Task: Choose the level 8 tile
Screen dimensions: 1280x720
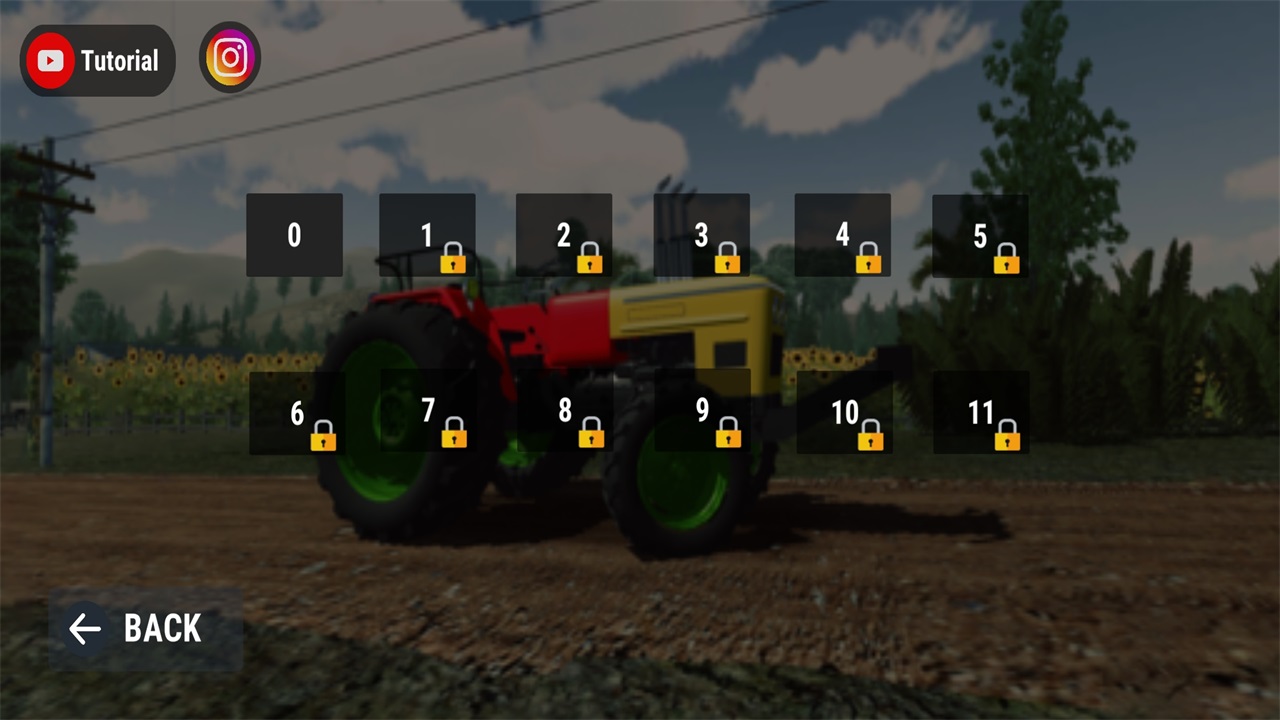Action: click(565, 411)
